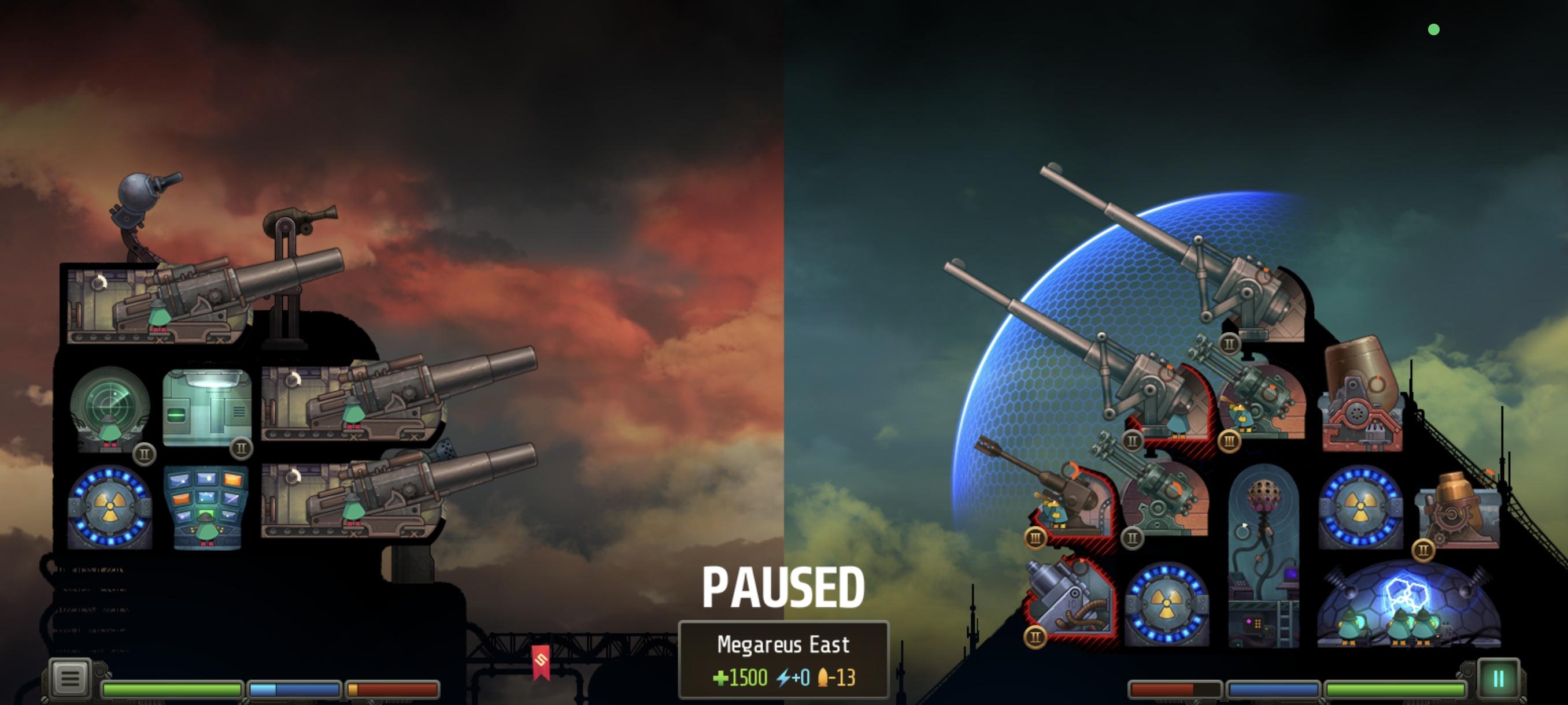Toggle the green pause button

[x=1497, y=678]
